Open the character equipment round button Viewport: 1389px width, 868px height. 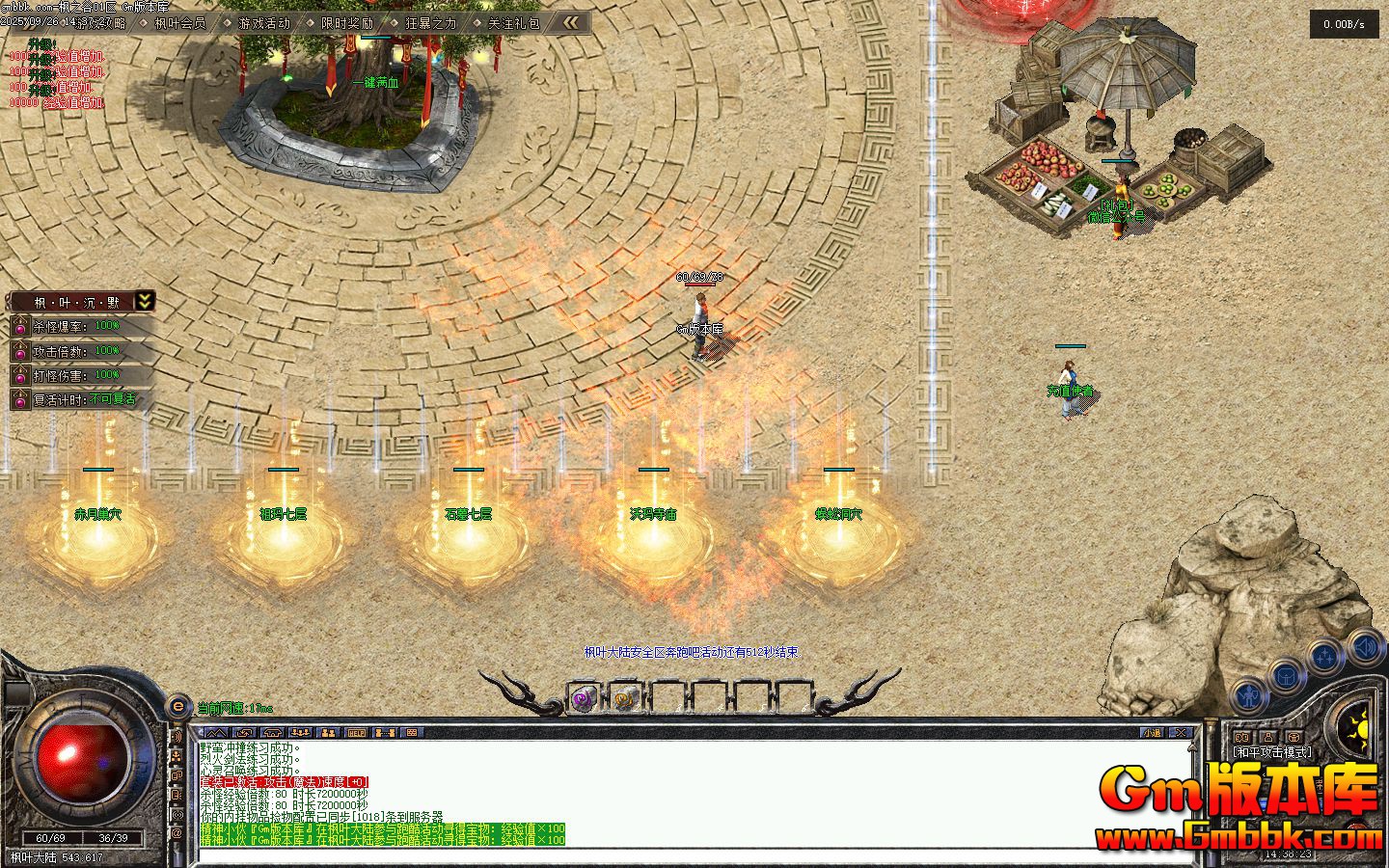pos(1250,694)
